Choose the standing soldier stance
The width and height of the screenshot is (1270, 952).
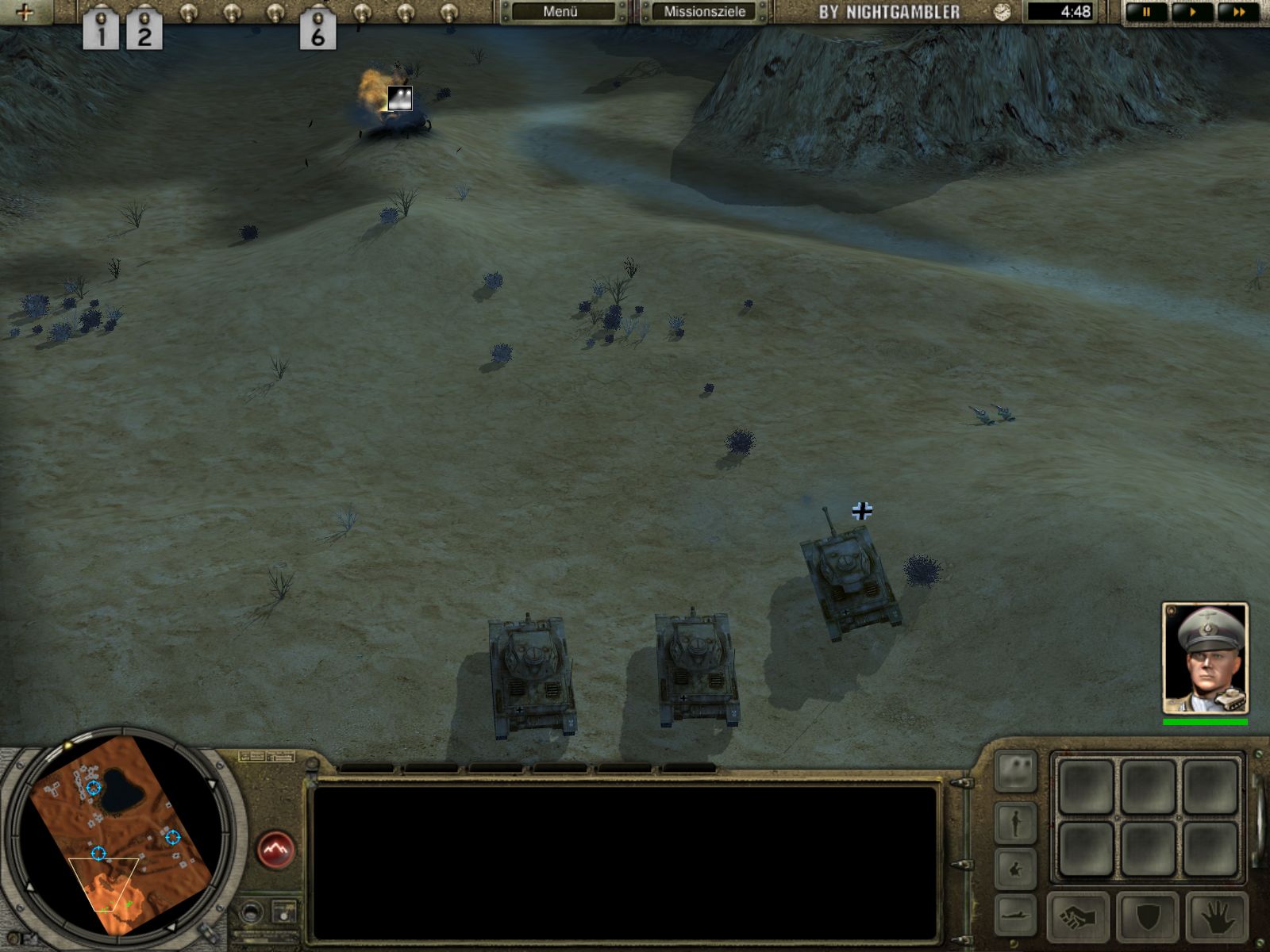(1016, 822)
